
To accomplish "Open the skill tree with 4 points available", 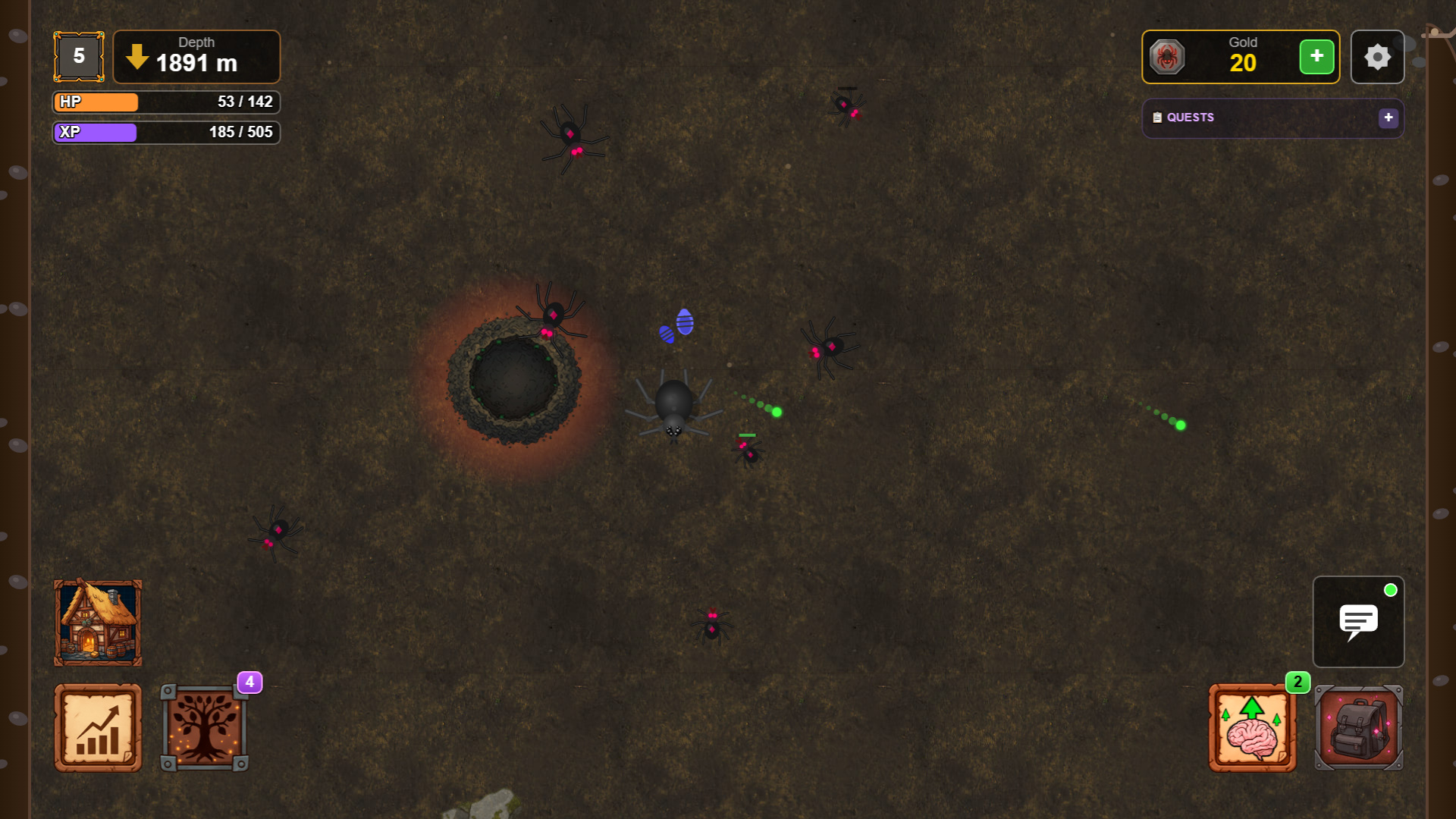I will 205,726.
